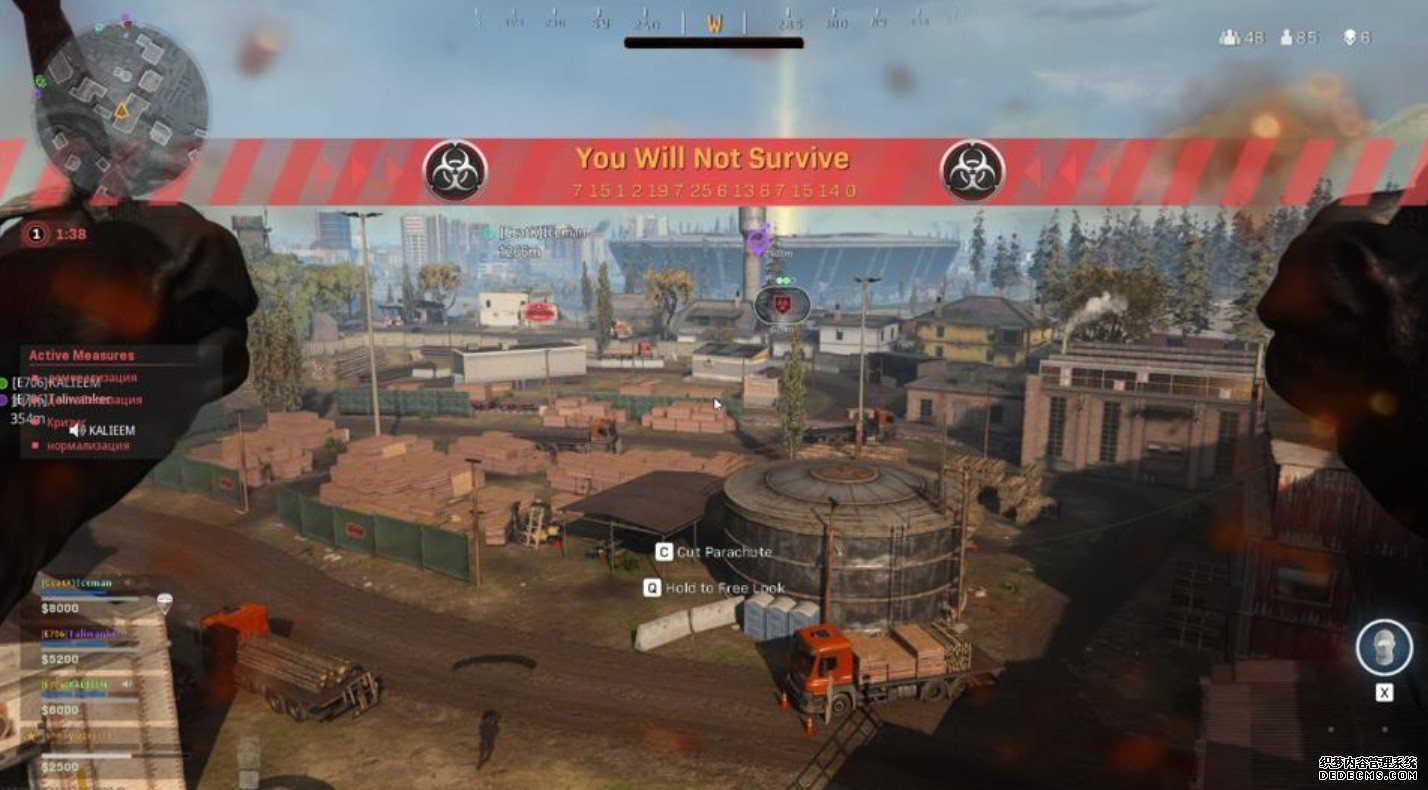1428x790 pixels.
Task: Select the gas mask icon
Action: (x=1383, y=647)
